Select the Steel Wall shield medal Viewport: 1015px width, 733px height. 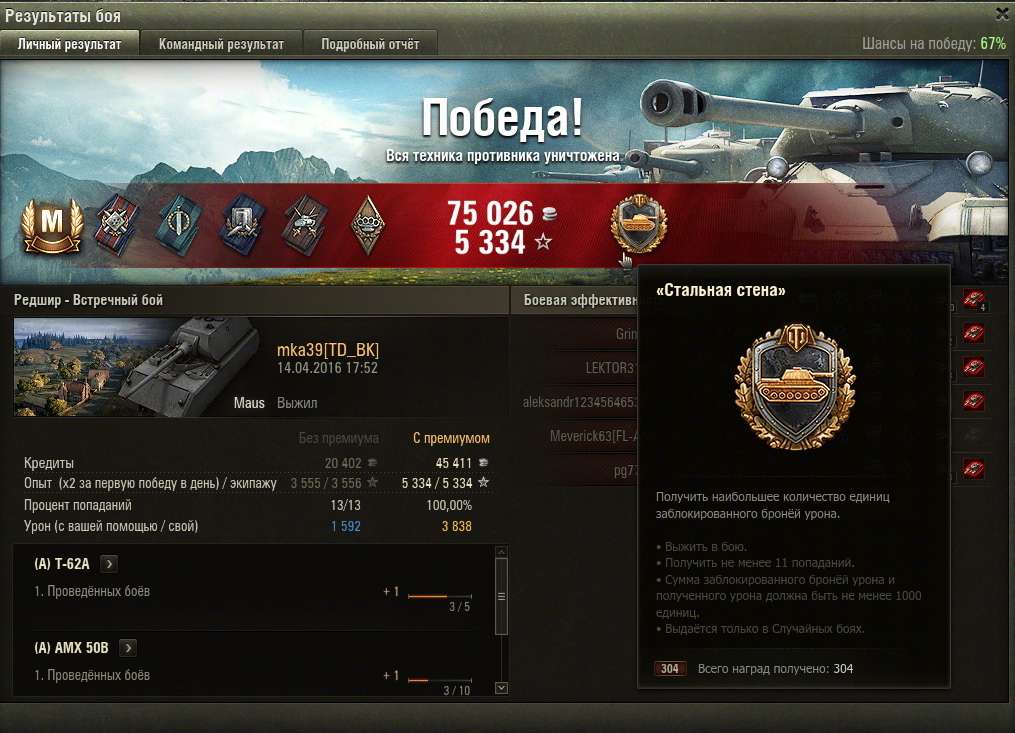pos(638,222)
